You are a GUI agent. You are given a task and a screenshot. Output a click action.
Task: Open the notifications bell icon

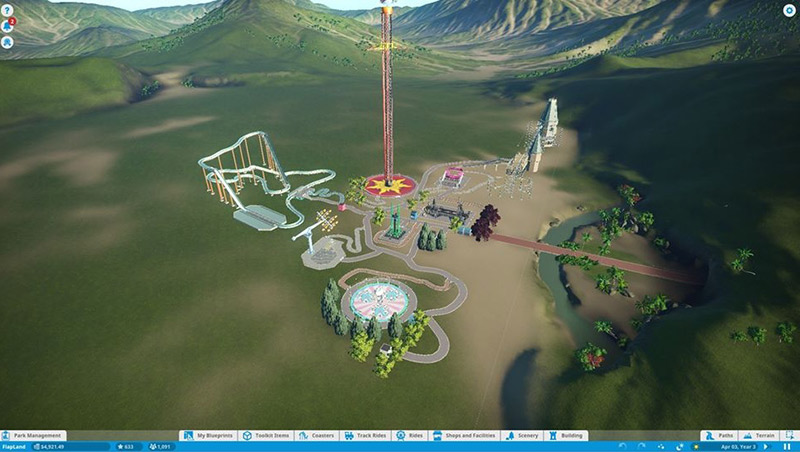click(x=7, y=25)
